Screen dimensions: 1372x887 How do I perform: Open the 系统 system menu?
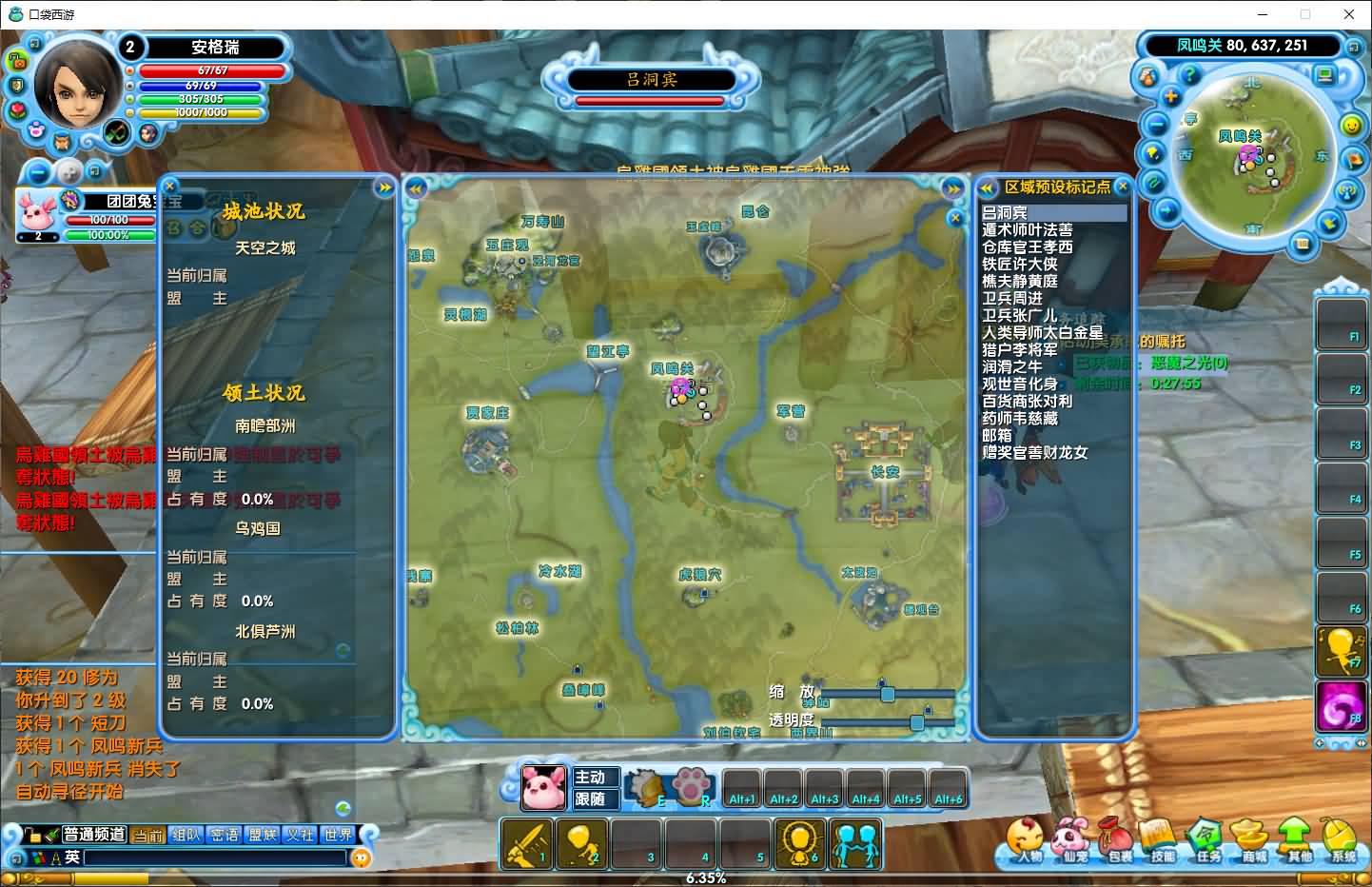tap(1343, 841)
